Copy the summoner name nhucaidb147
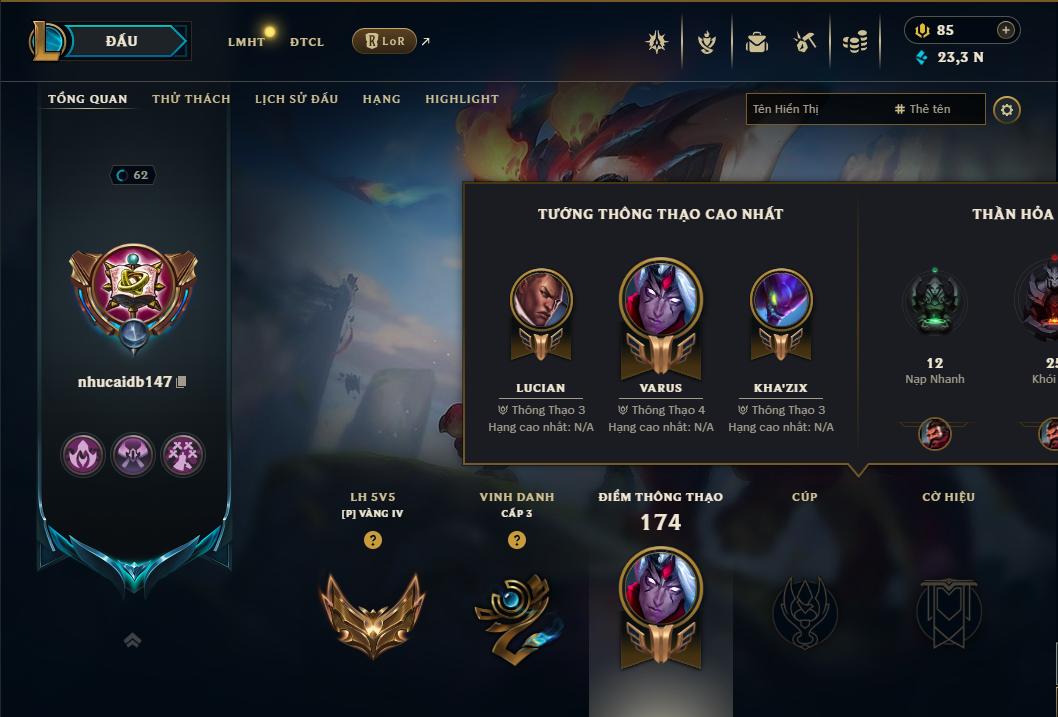 (181, 382)
